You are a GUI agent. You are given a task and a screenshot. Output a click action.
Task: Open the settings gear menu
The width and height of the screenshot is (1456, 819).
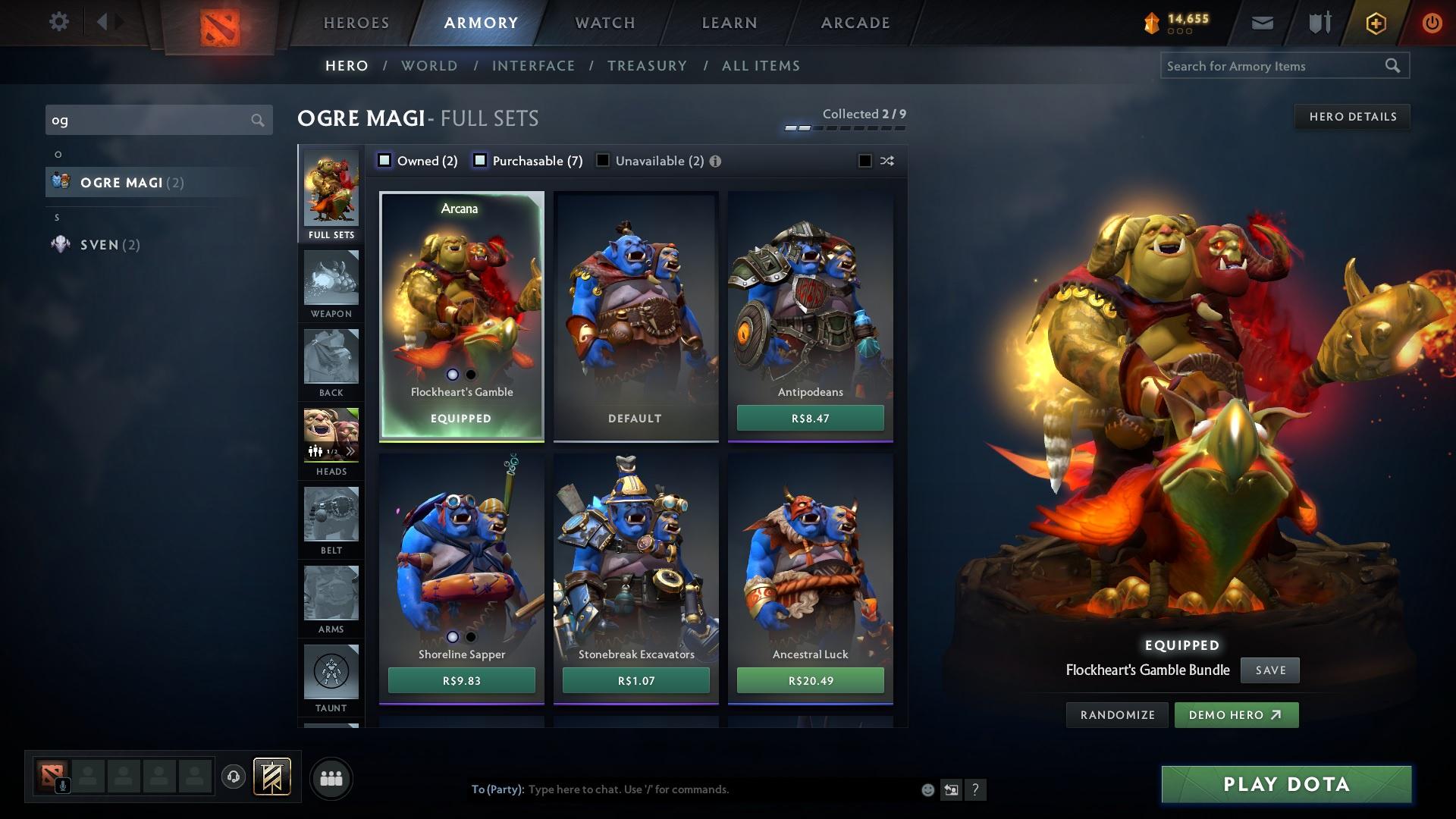click(x=59, y=22)
